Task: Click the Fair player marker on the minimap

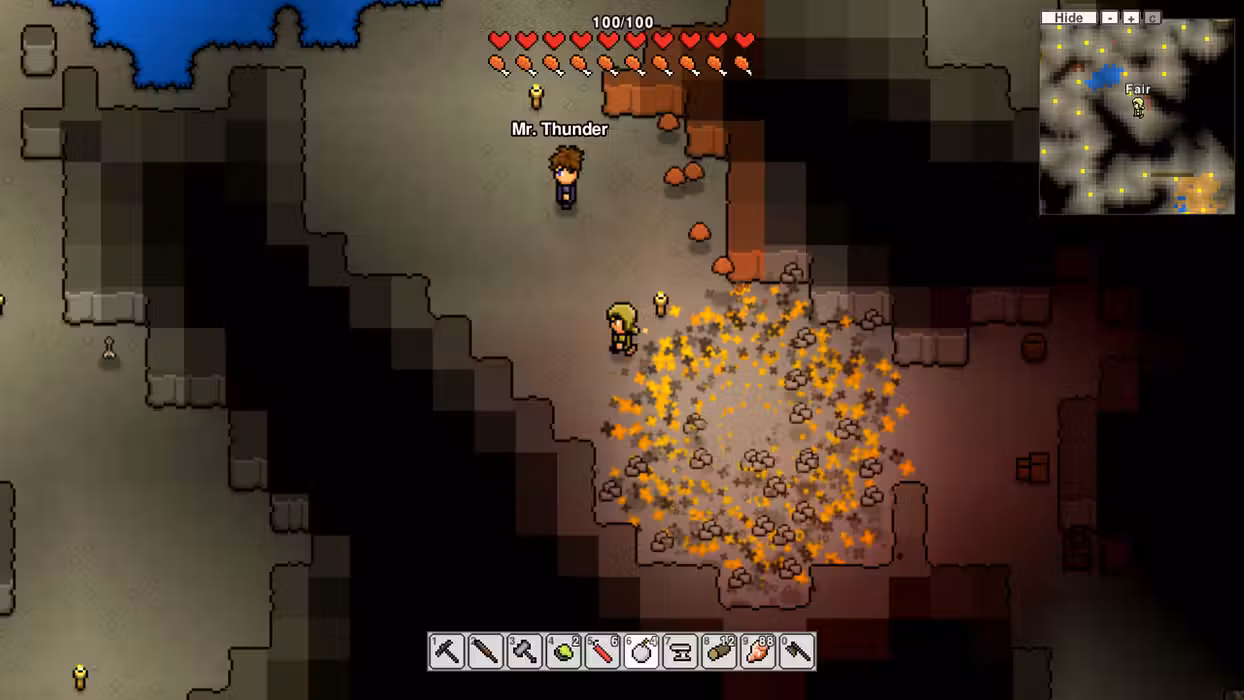Action: [x=1138, y=107]
